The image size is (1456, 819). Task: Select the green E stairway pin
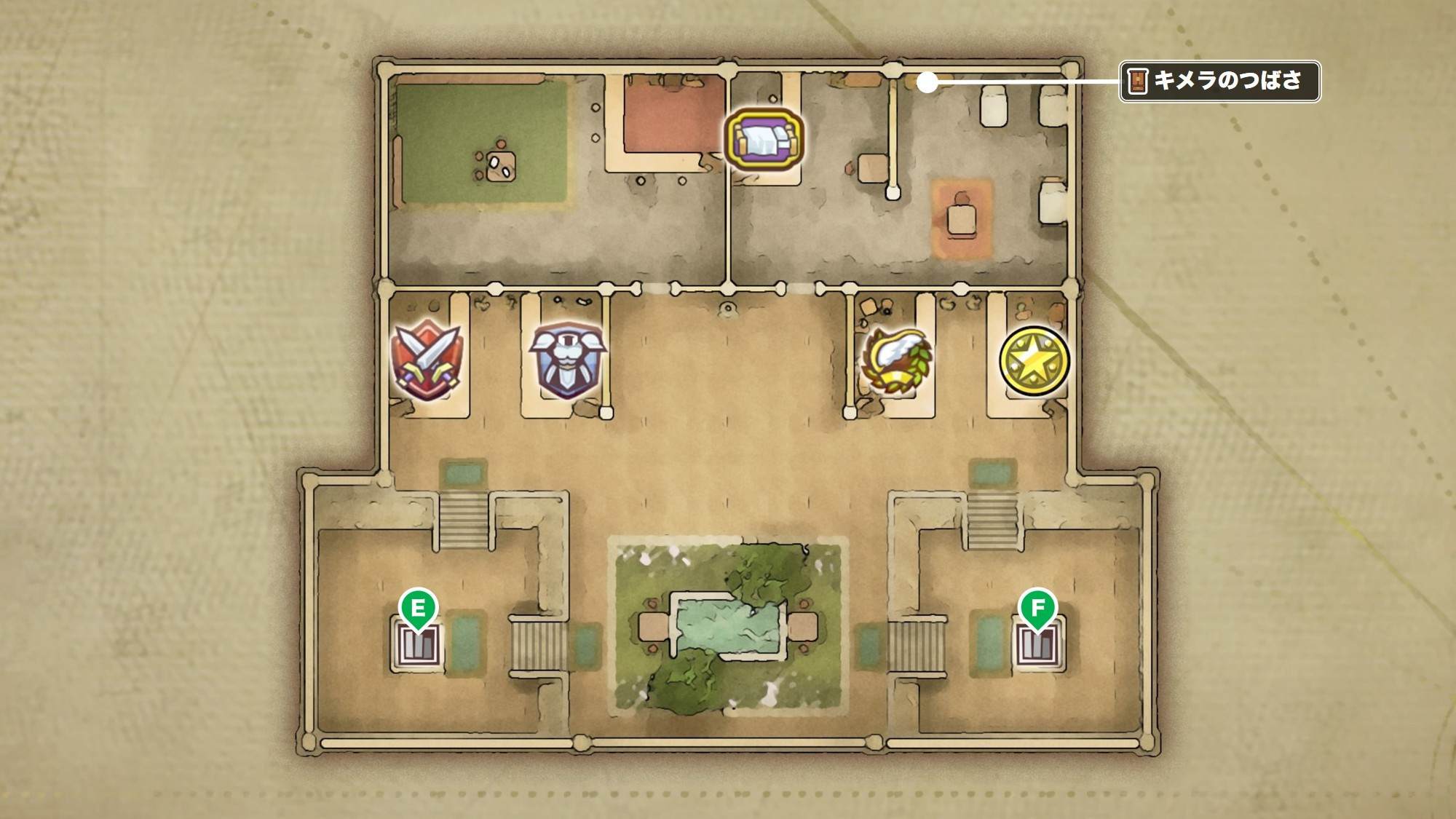tap(418, 609)
